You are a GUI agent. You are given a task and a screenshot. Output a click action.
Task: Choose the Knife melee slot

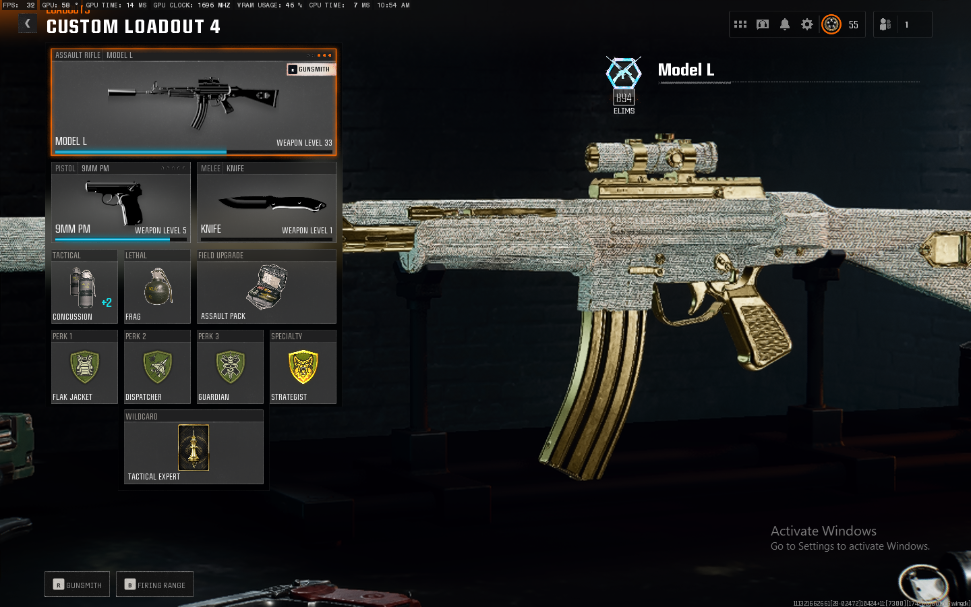(x=266, y=203)
